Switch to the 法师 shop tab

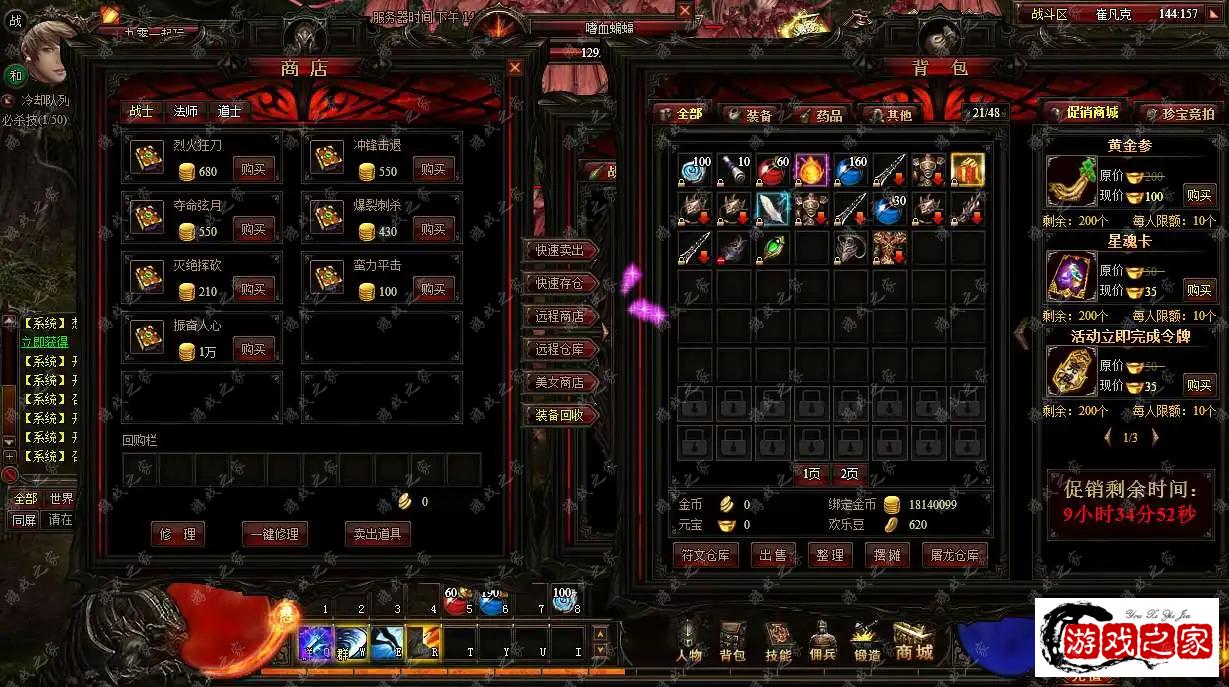tap(186, 112)
